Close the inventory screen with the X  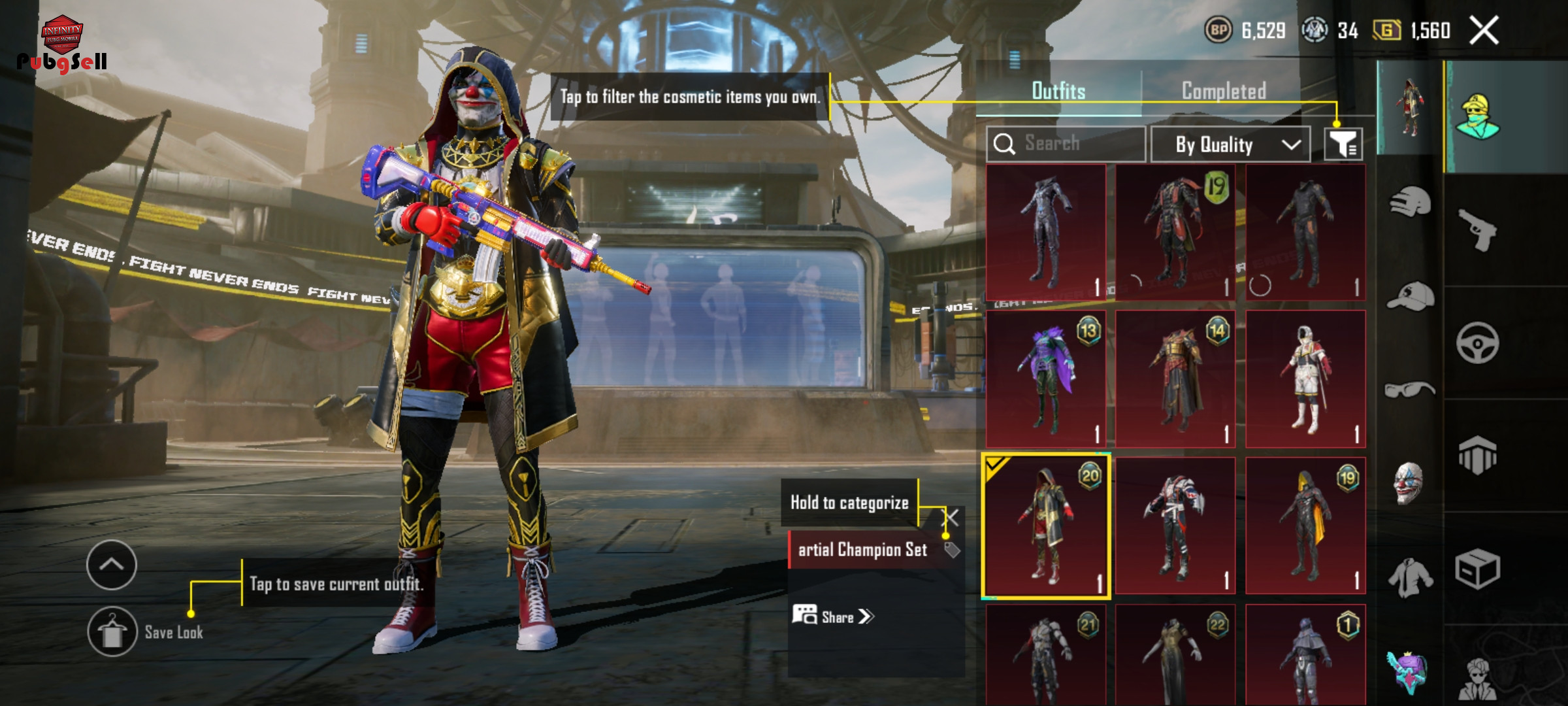[x=1484, y=30]
